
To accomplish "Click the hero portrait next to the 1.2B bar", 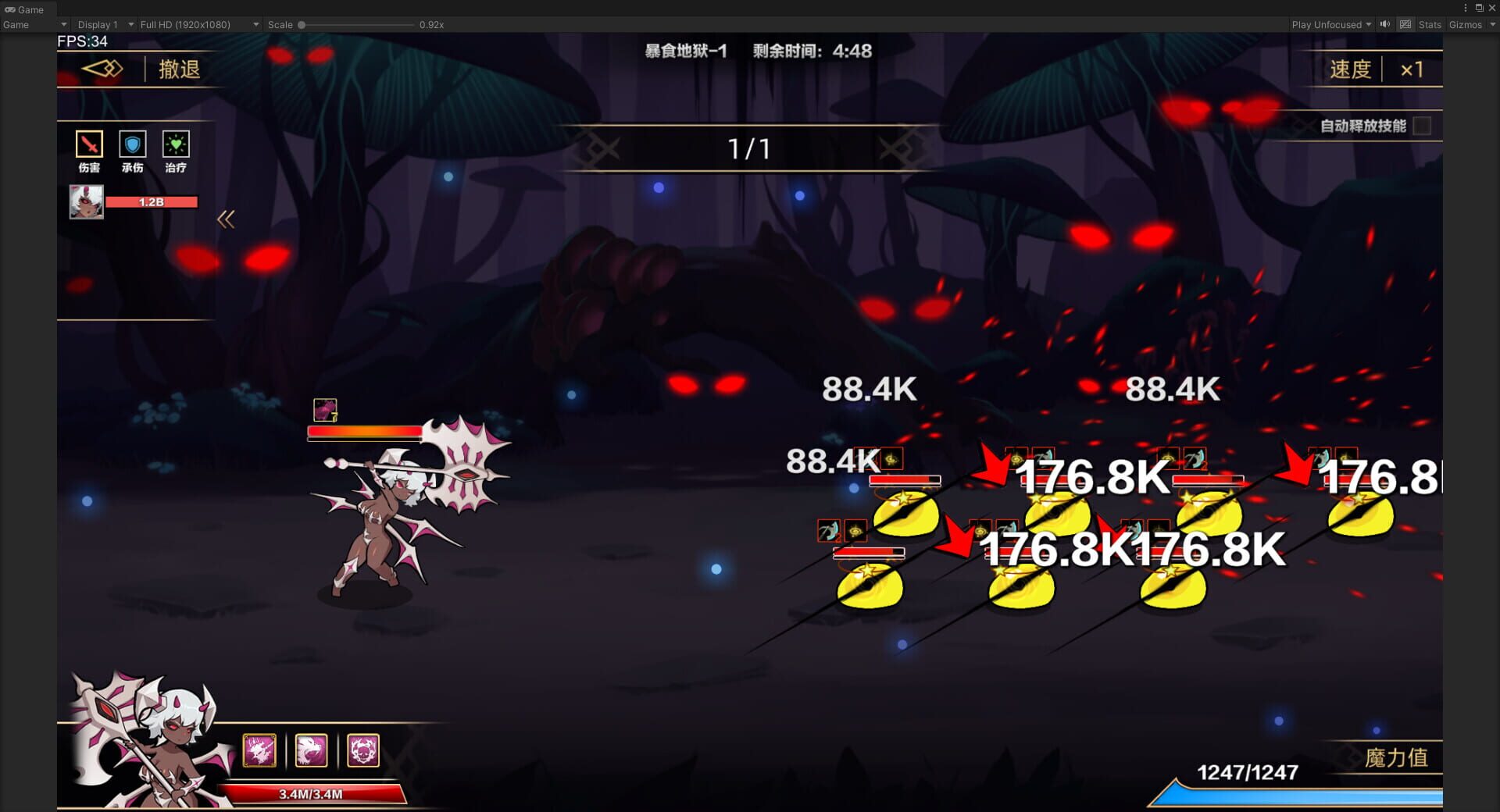I will tap(87, 201).
